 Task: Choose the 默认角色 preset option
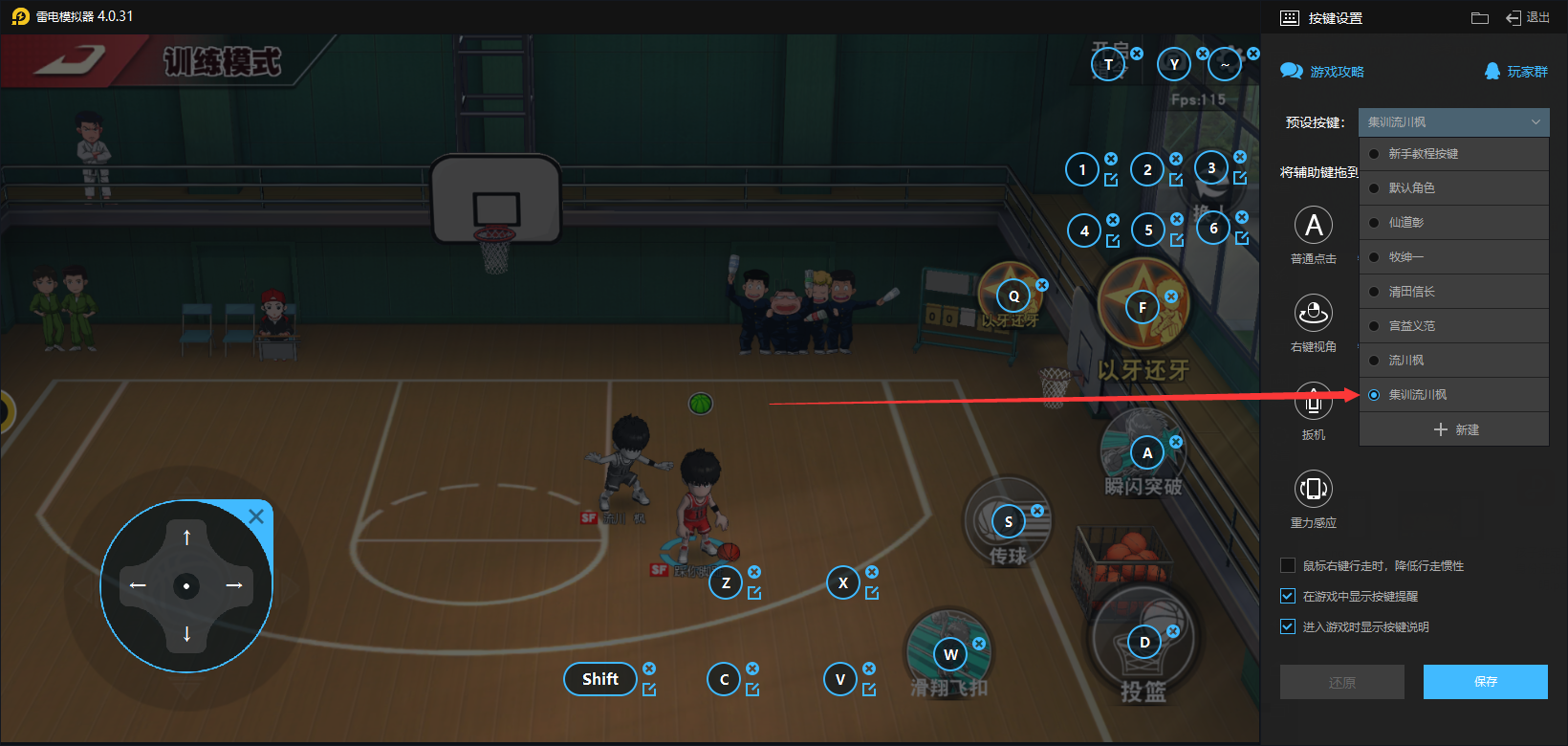coord(1411,188)
